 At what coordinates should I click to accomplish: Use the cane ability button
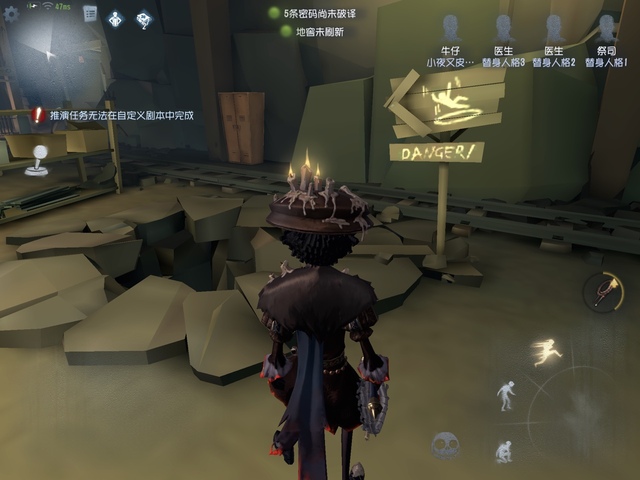[x=603, y=291]
